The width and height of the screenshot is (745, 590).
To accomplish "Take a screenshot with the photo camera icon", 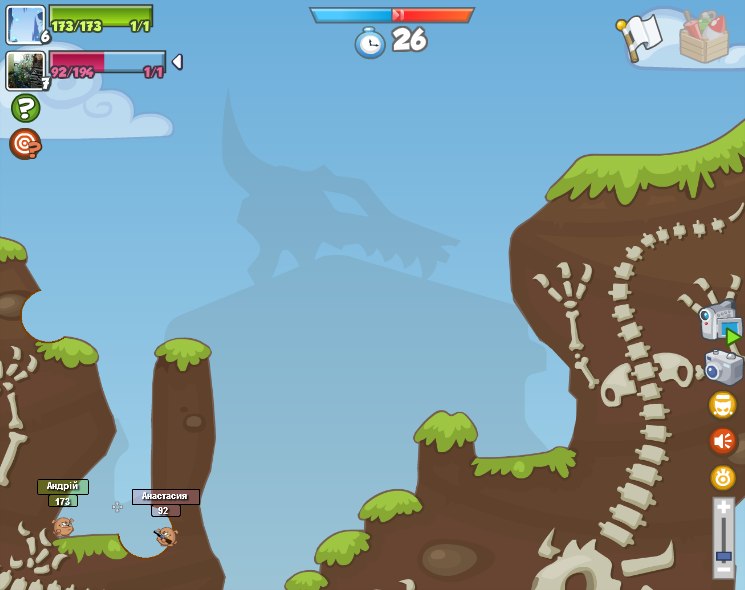I will [x=723, y=367].
